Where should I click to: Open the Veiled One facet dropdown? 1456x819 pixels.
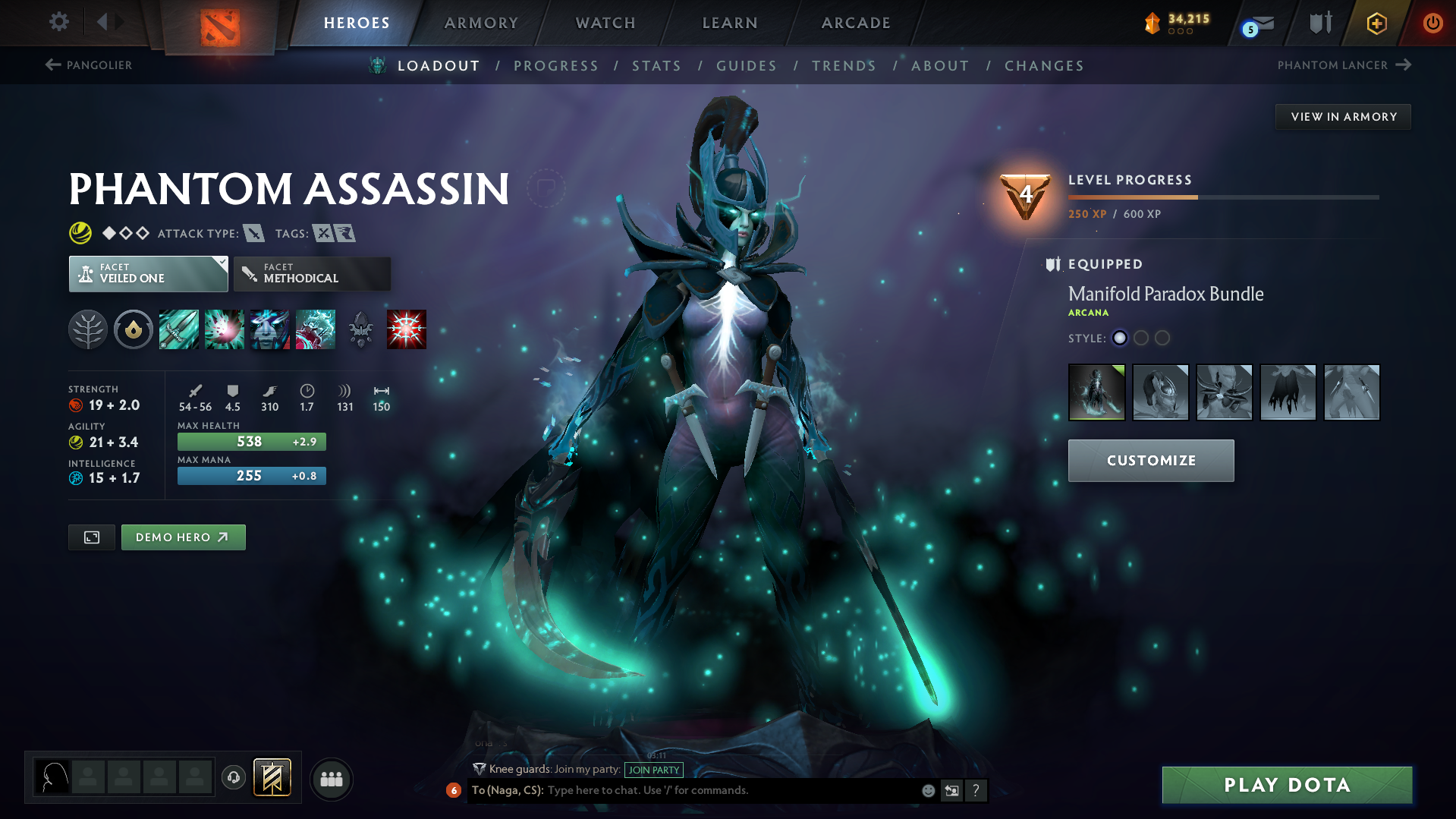tap(148, 273)
